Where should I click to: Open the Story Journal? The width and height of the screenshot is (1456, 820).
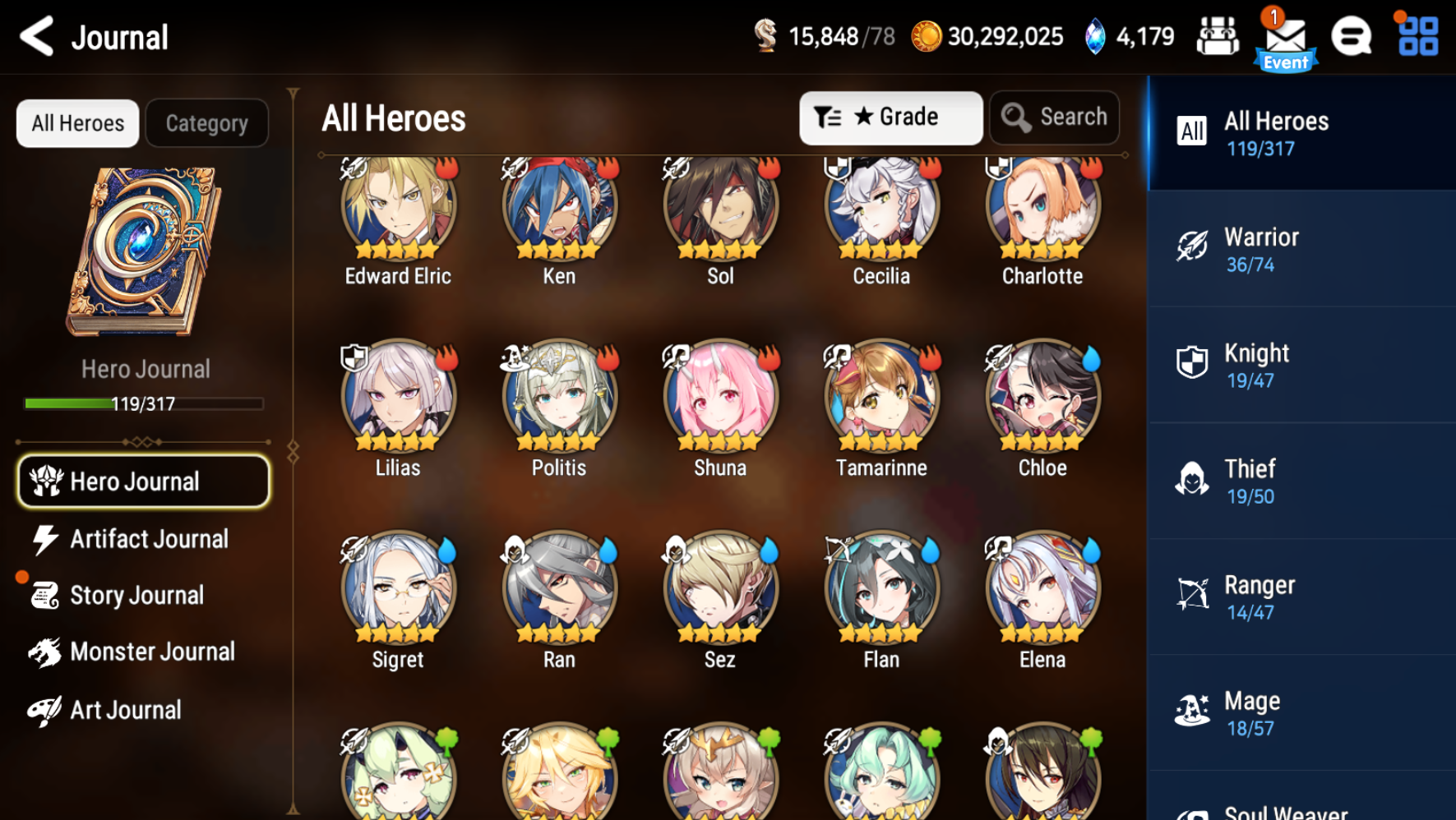tap(136, 595)
